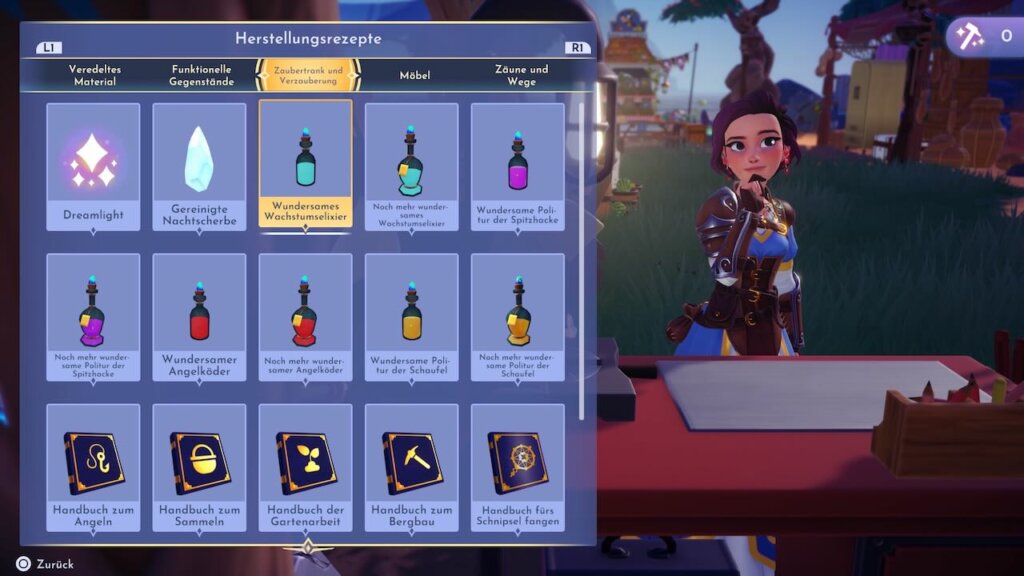1024x576 pixels.
Task: Show the Möbel recipes tab
Action: click(x=414, y=75)
